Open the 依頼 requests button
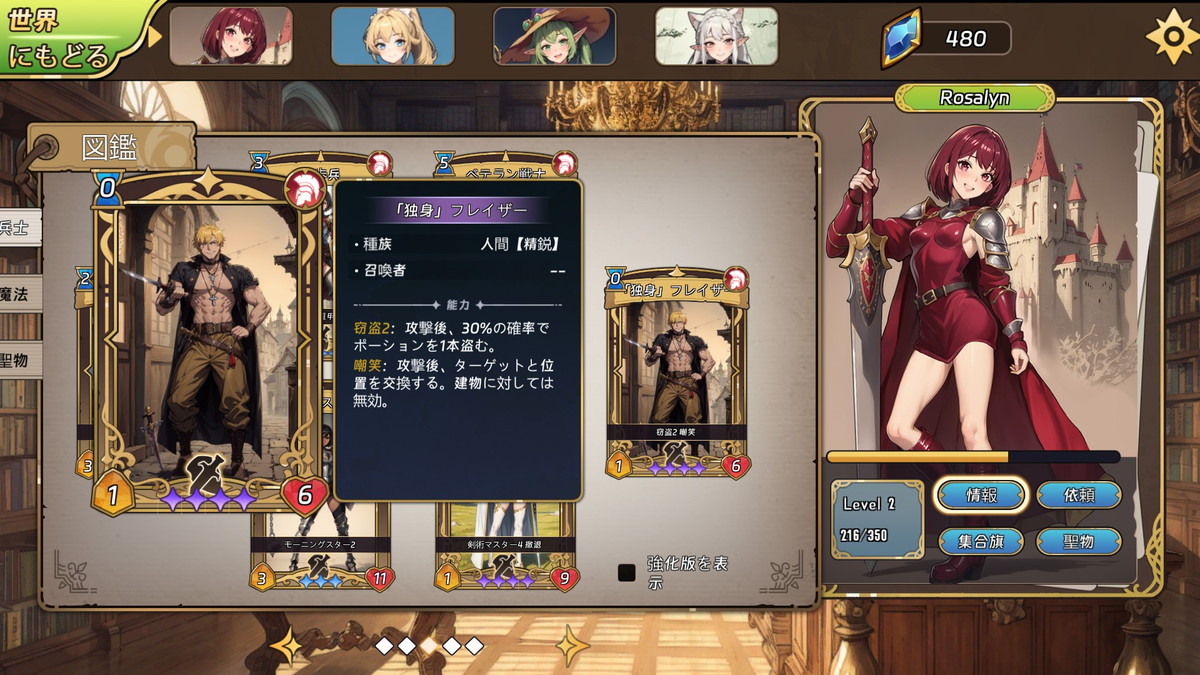The width and height of the screenshot is (1200, 675). (1078, 495)
